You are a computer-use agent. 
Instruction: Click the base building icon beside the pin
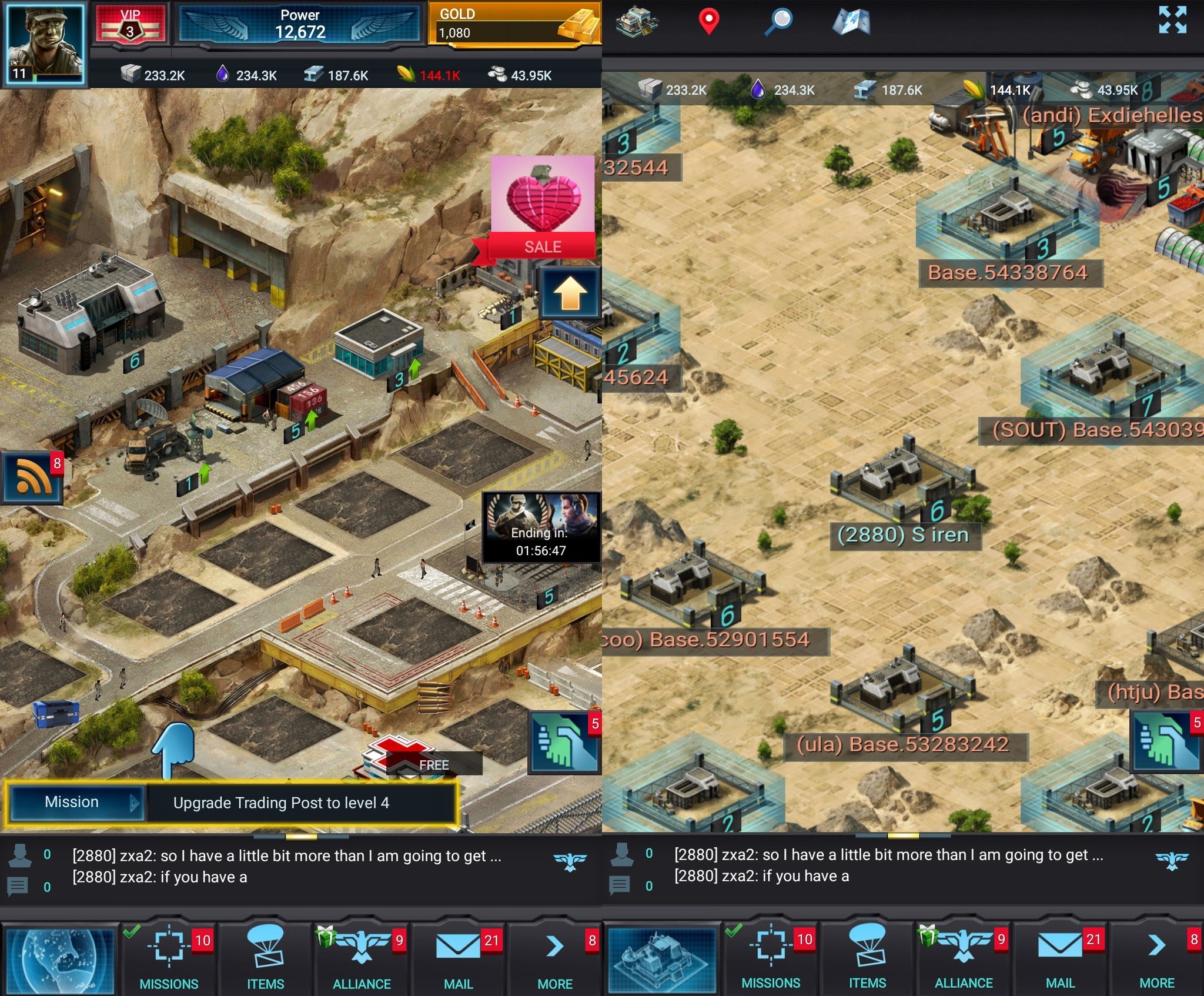click(x=637, y=21)
